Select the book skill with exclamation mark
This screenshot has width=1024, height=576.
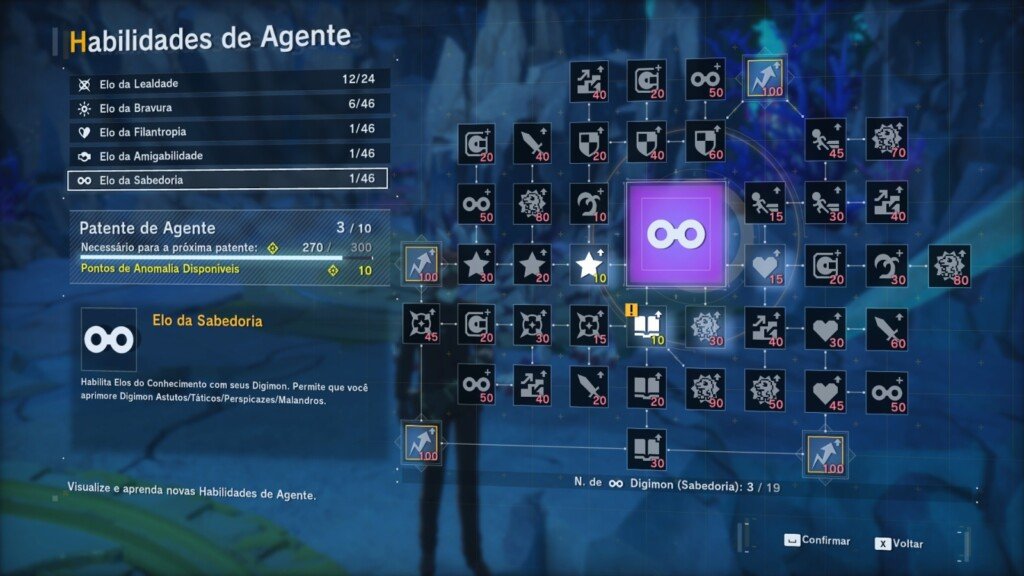[x=646, y=325]
